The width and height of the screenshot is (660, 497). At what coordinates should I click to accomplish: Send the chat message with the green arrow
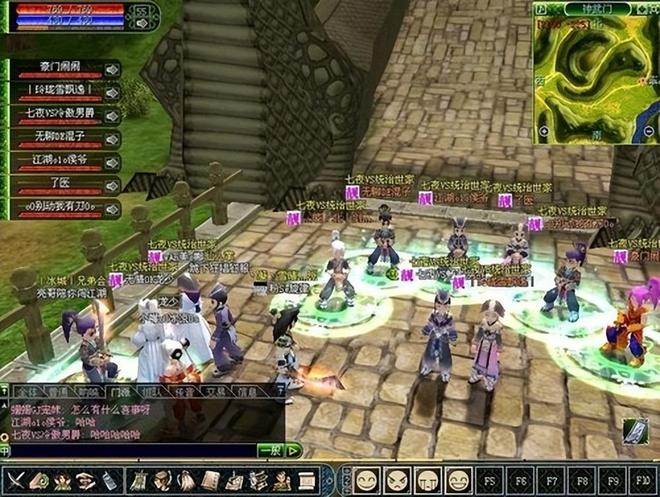293,451
